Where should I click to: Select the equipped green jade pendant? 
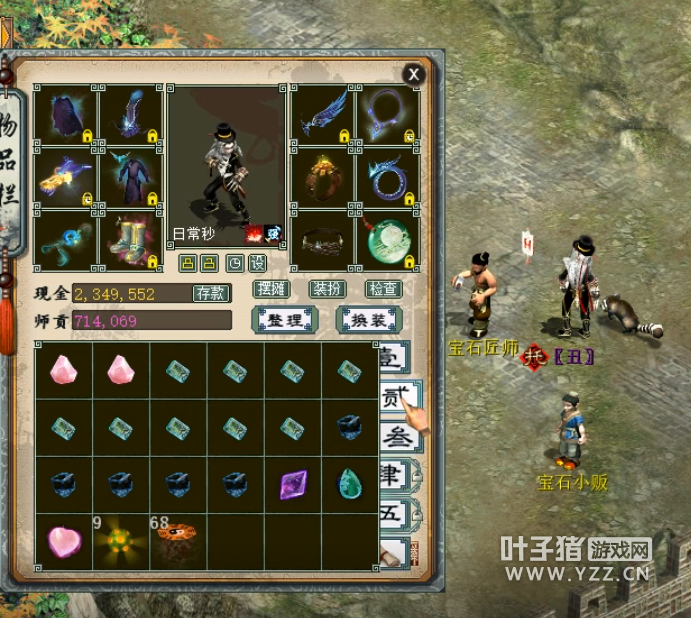click(388, 241)
